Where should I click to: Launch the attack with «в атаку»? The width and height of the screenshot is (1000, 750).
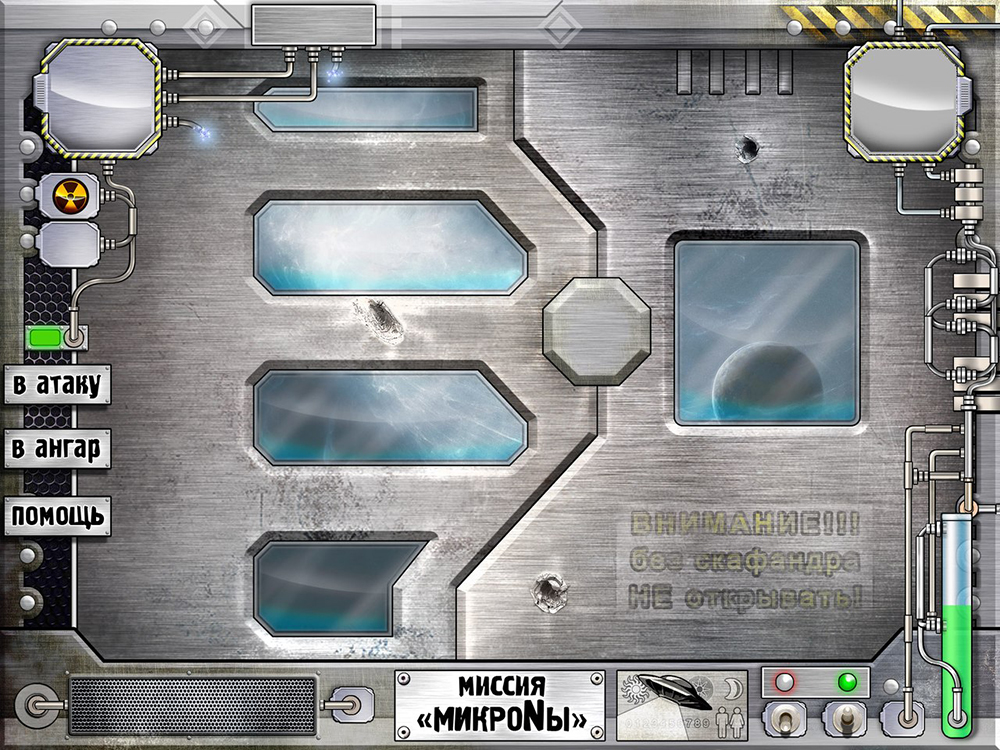[56, 384]
